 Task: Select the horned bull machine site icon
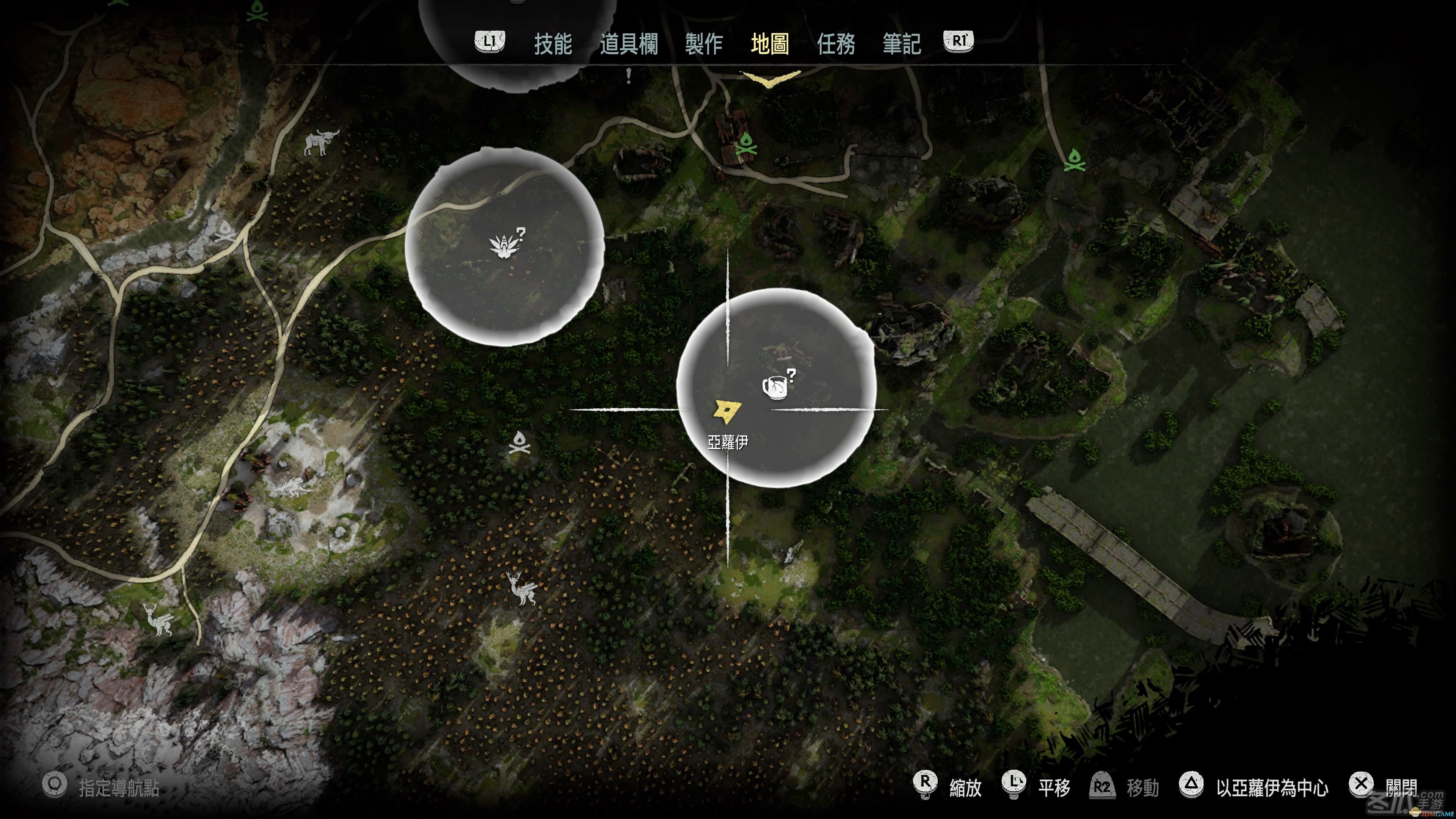(x=321, y=143)
